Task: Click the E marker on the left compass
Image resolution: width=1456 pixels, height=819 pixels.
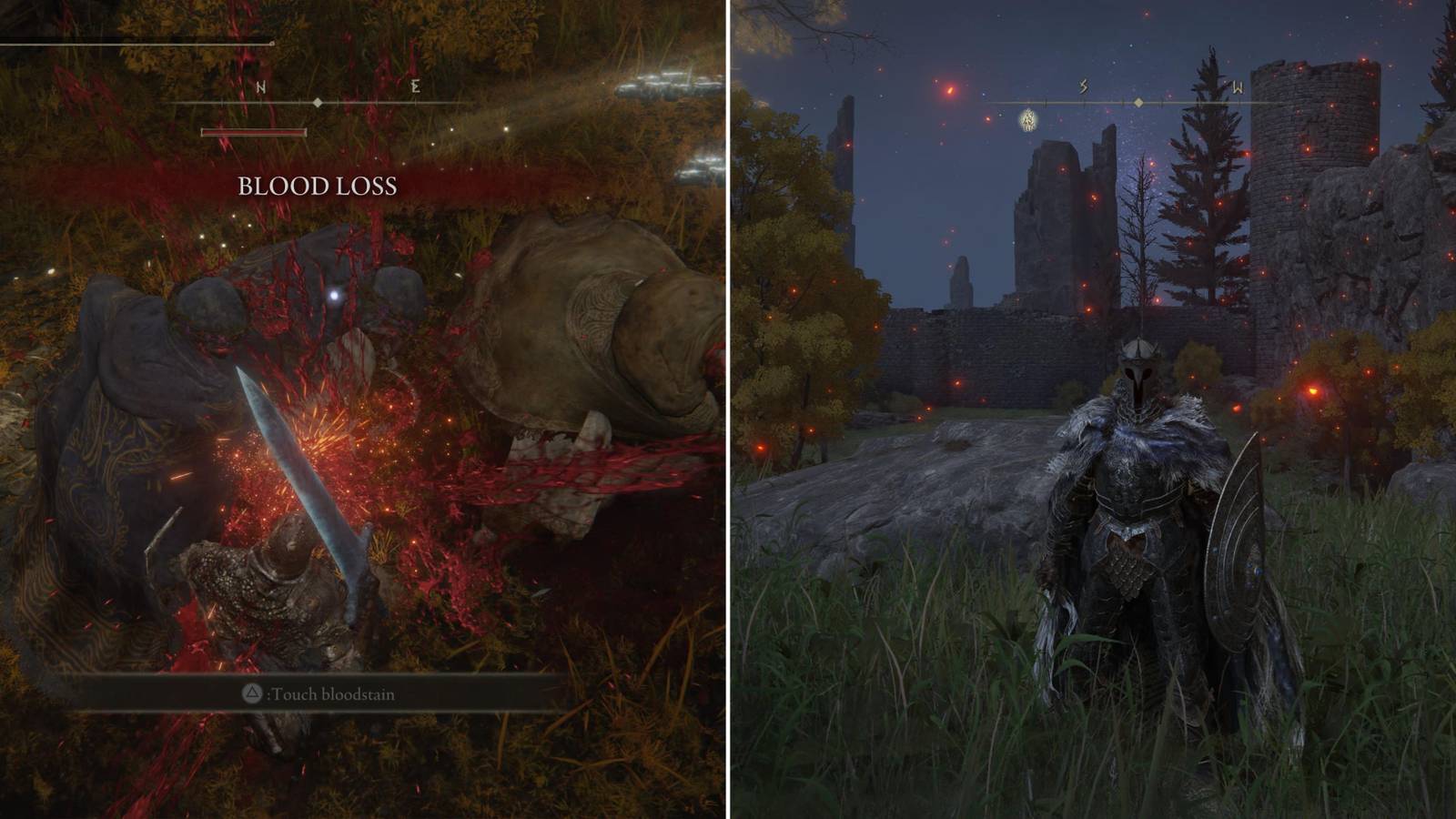Action: 416,86
